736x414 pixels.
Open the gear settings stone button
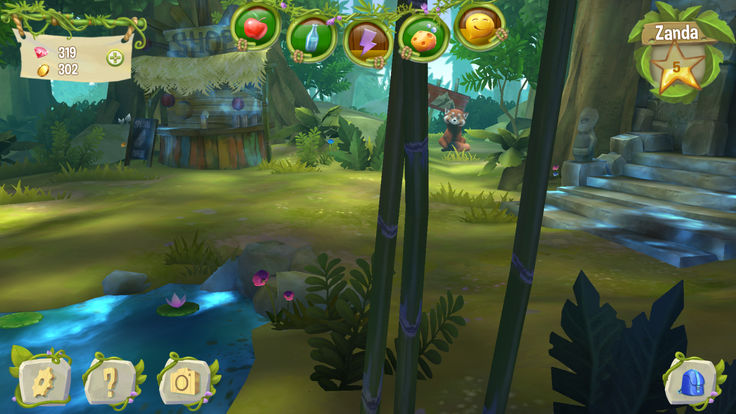pyautogui.click(x=44, y=379)
